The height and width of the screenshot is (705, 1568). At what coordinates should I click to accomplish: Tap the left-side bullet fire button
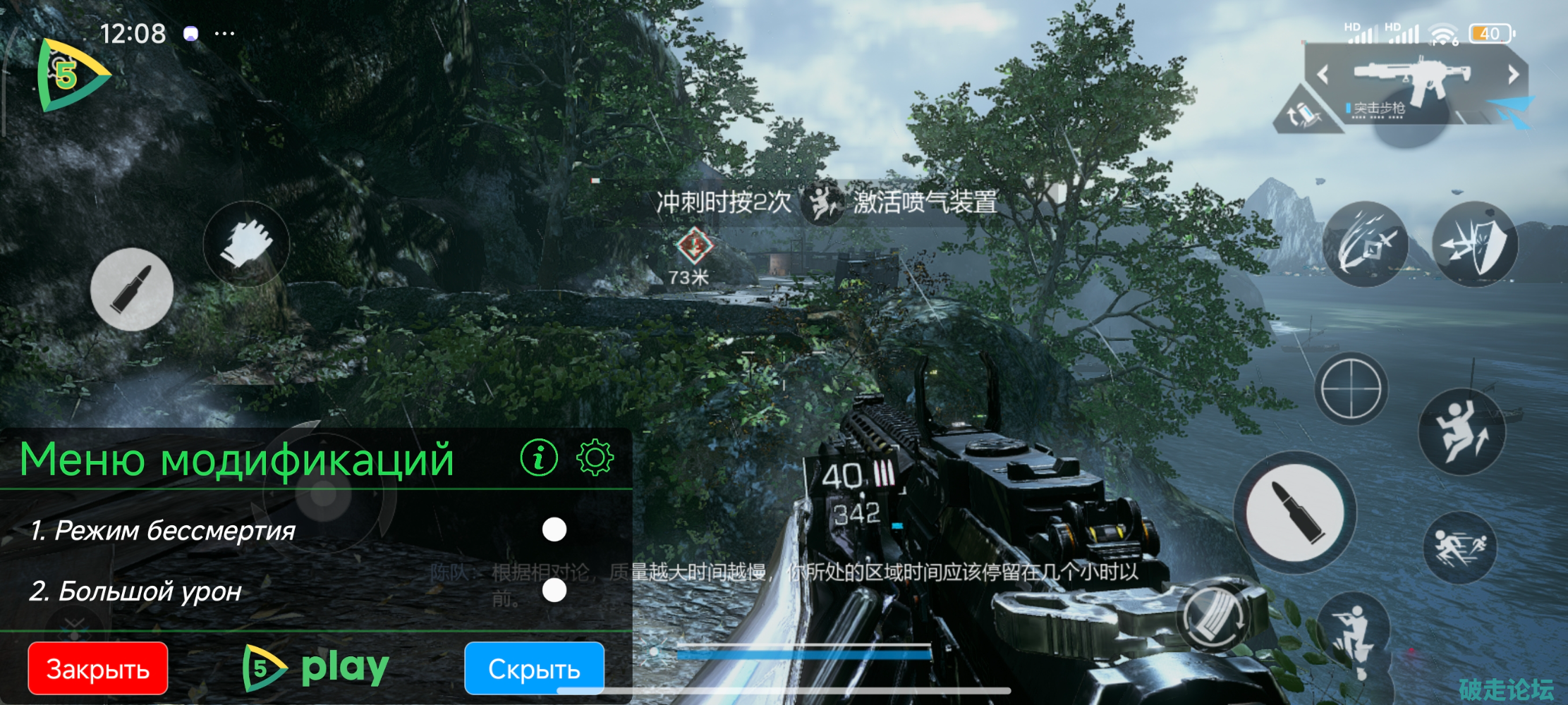tap(132, 290)
